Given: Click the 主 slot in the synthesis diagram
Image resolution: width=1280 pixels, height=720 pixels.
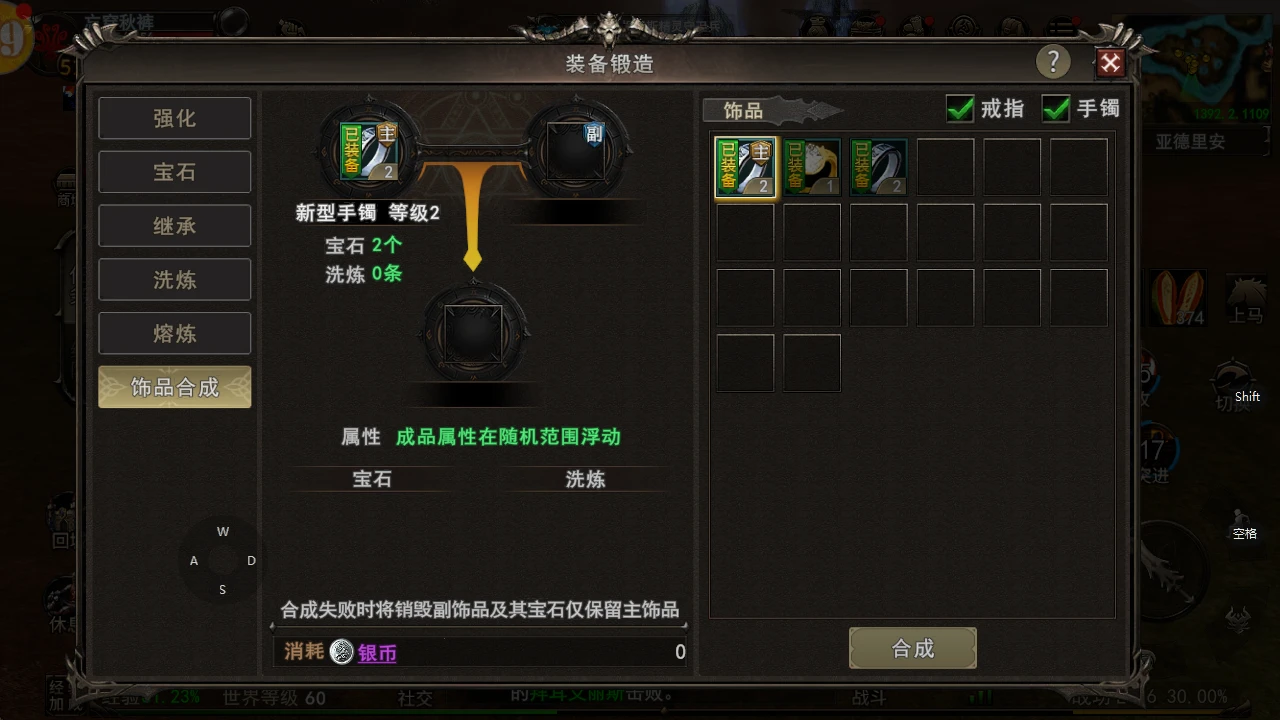Looking at the screenshot, I should (x=370, y=150).
